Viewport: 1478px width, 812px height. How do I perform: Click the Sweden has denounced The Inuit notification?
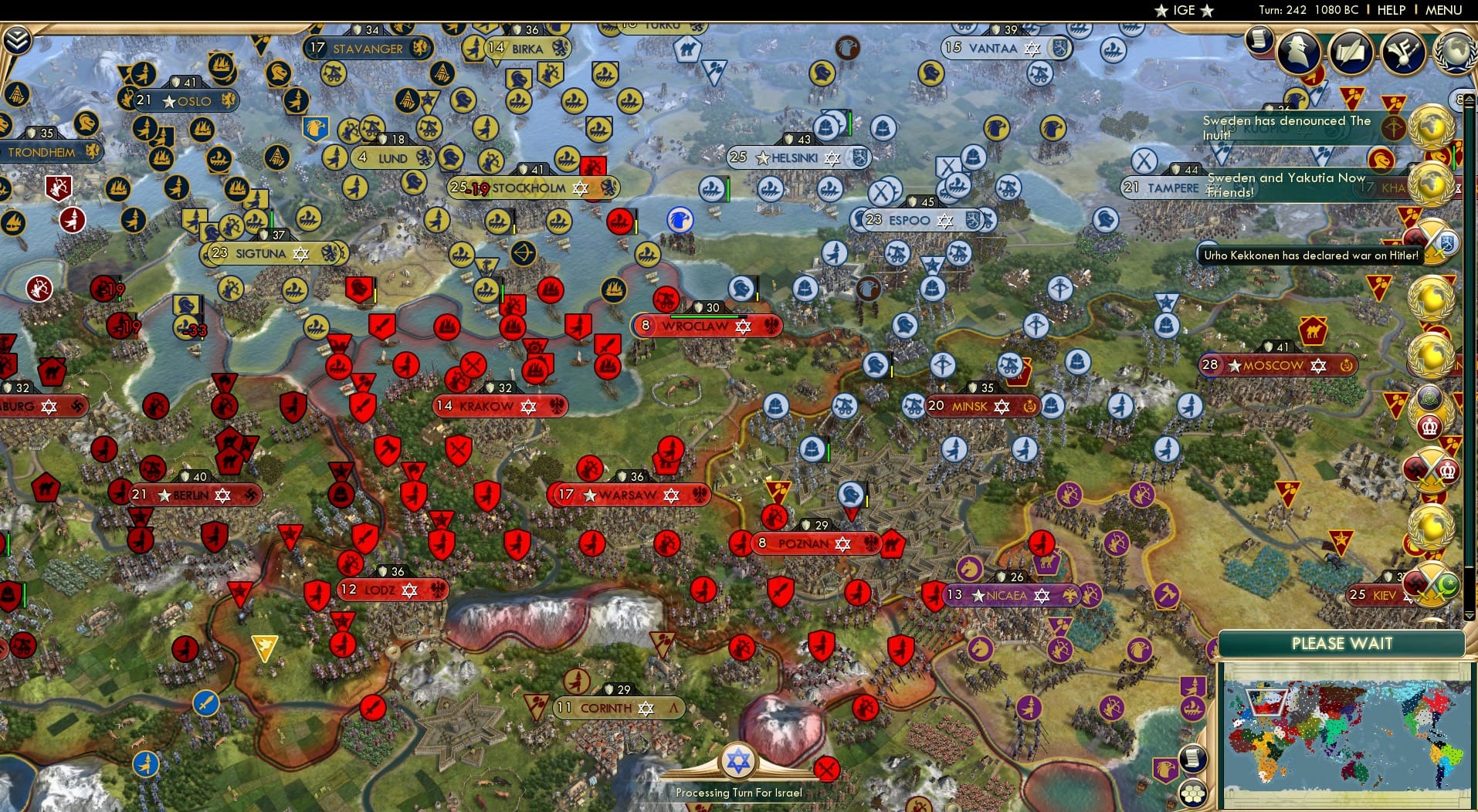[1286, 127]
